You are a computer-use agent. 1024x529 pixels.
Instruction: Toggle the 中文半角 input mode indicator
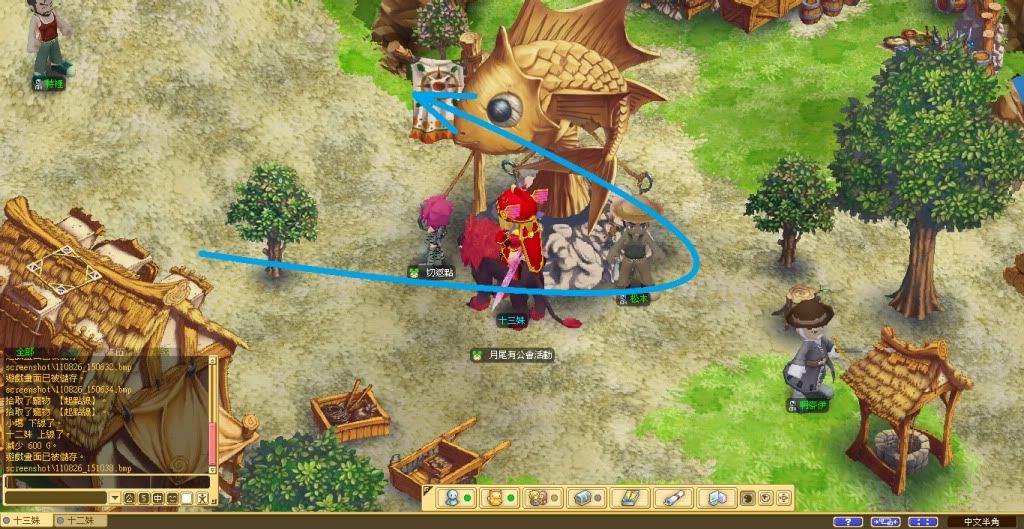point(981,521)
